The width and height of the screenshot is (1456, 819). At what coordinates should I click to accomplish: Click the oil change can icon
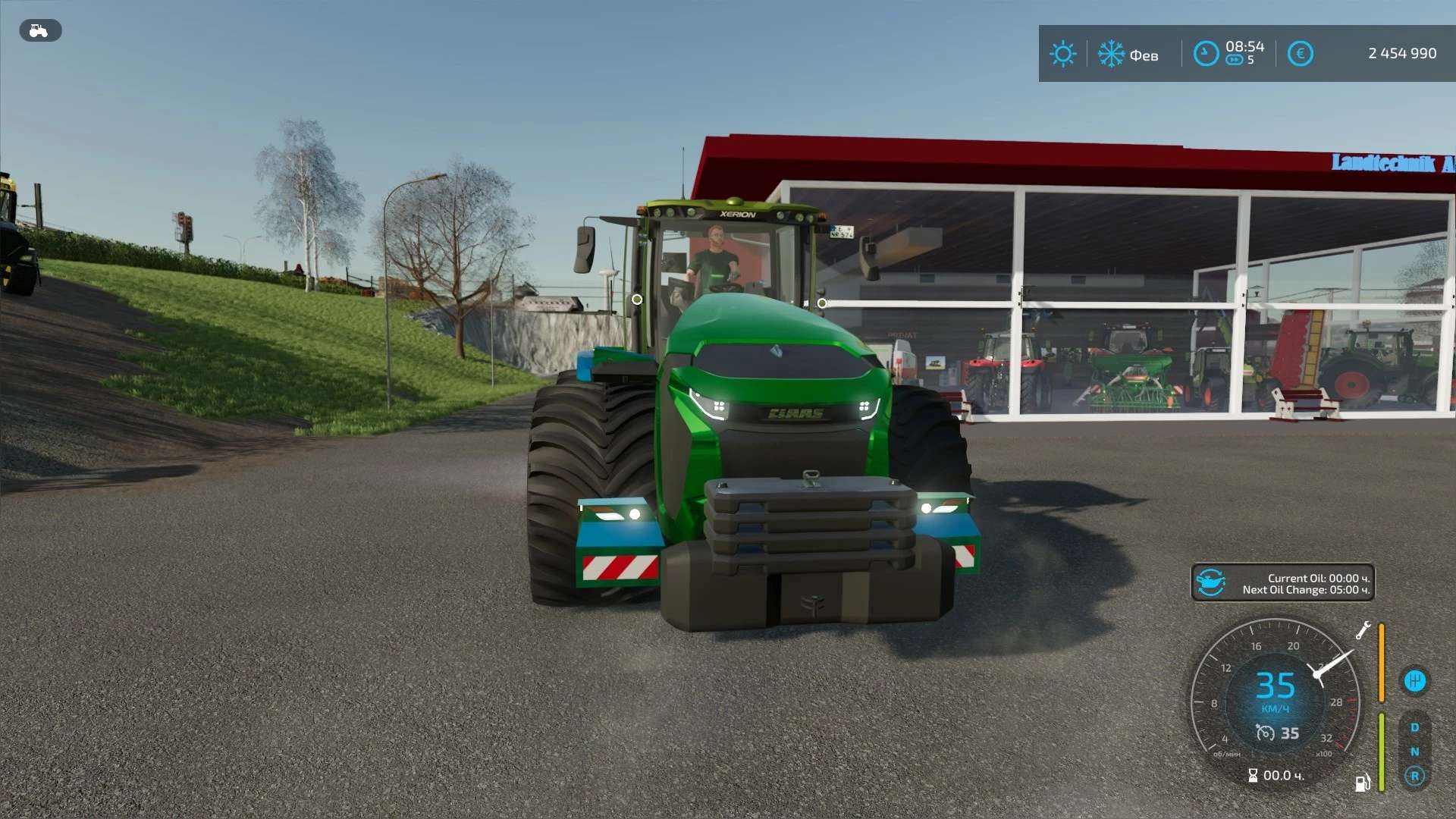(1211, 583)
